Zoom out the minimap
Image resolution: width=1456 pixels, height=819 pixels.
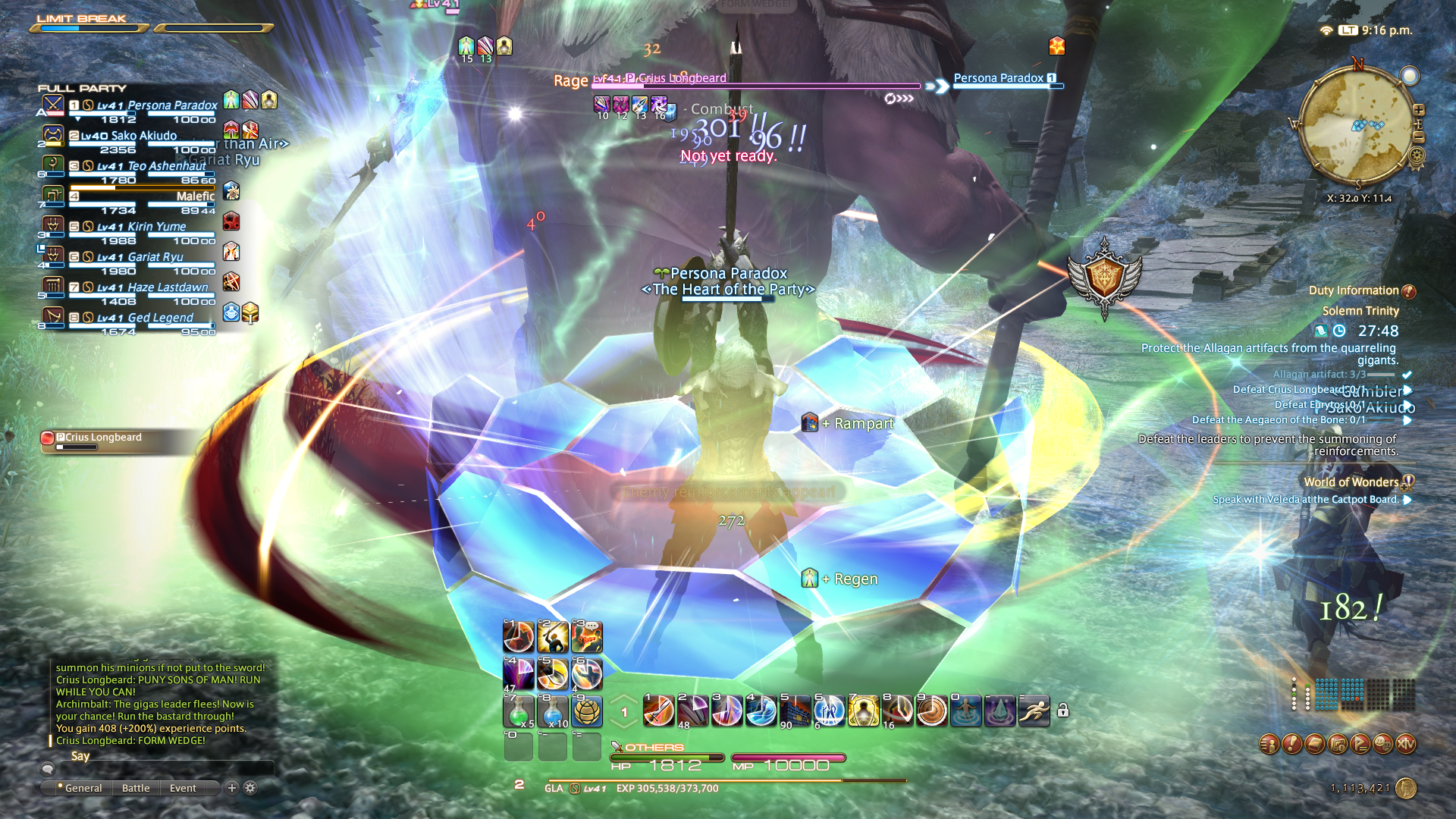tap(1419, 137)
